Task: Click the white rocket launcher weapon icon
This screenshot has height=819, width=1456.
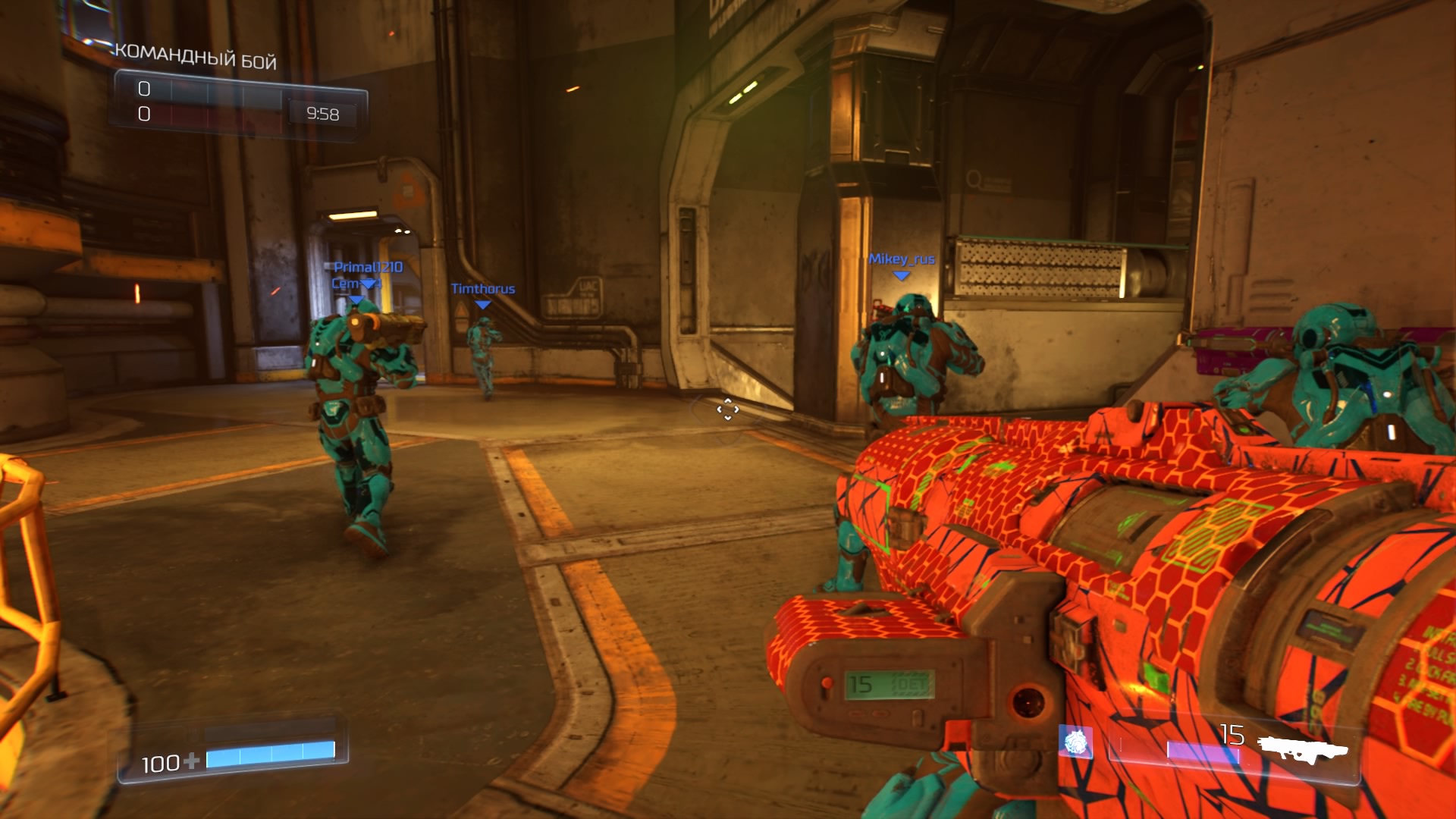Action: tap(1304, 748)
